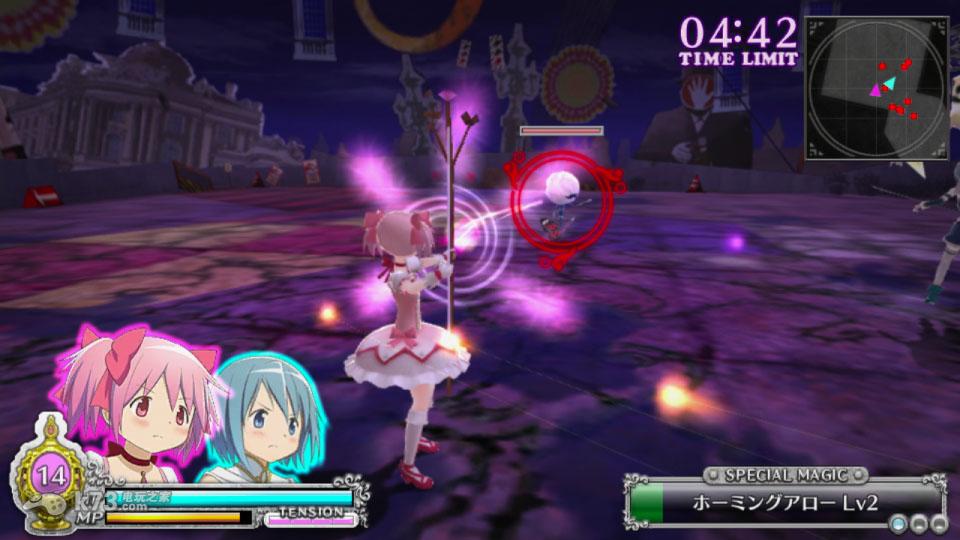Click the radar minimap
The width and height of the screenshot is (960, 540).
click(876, 88)
